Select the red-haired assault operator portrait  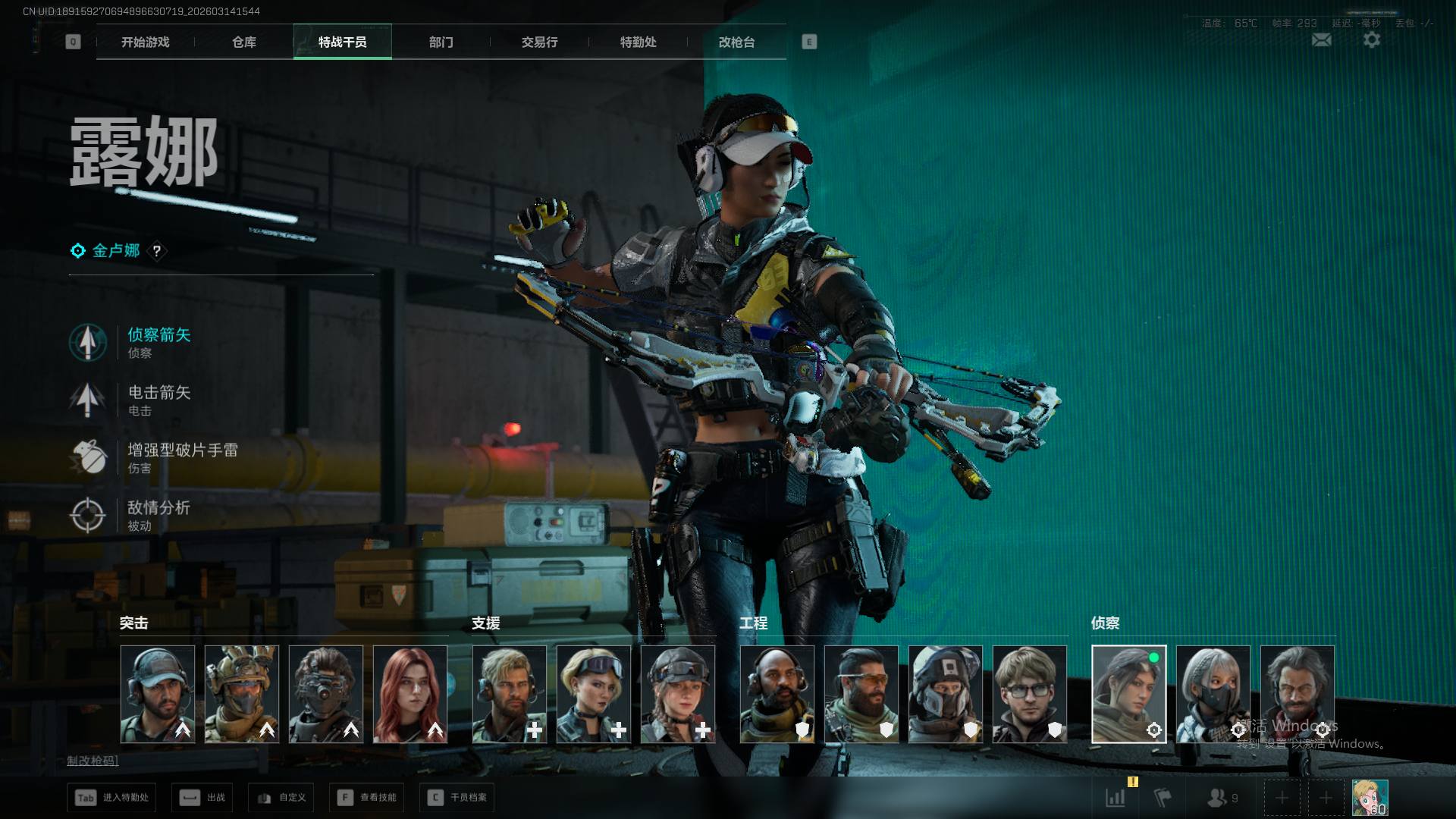pos(410,694)
